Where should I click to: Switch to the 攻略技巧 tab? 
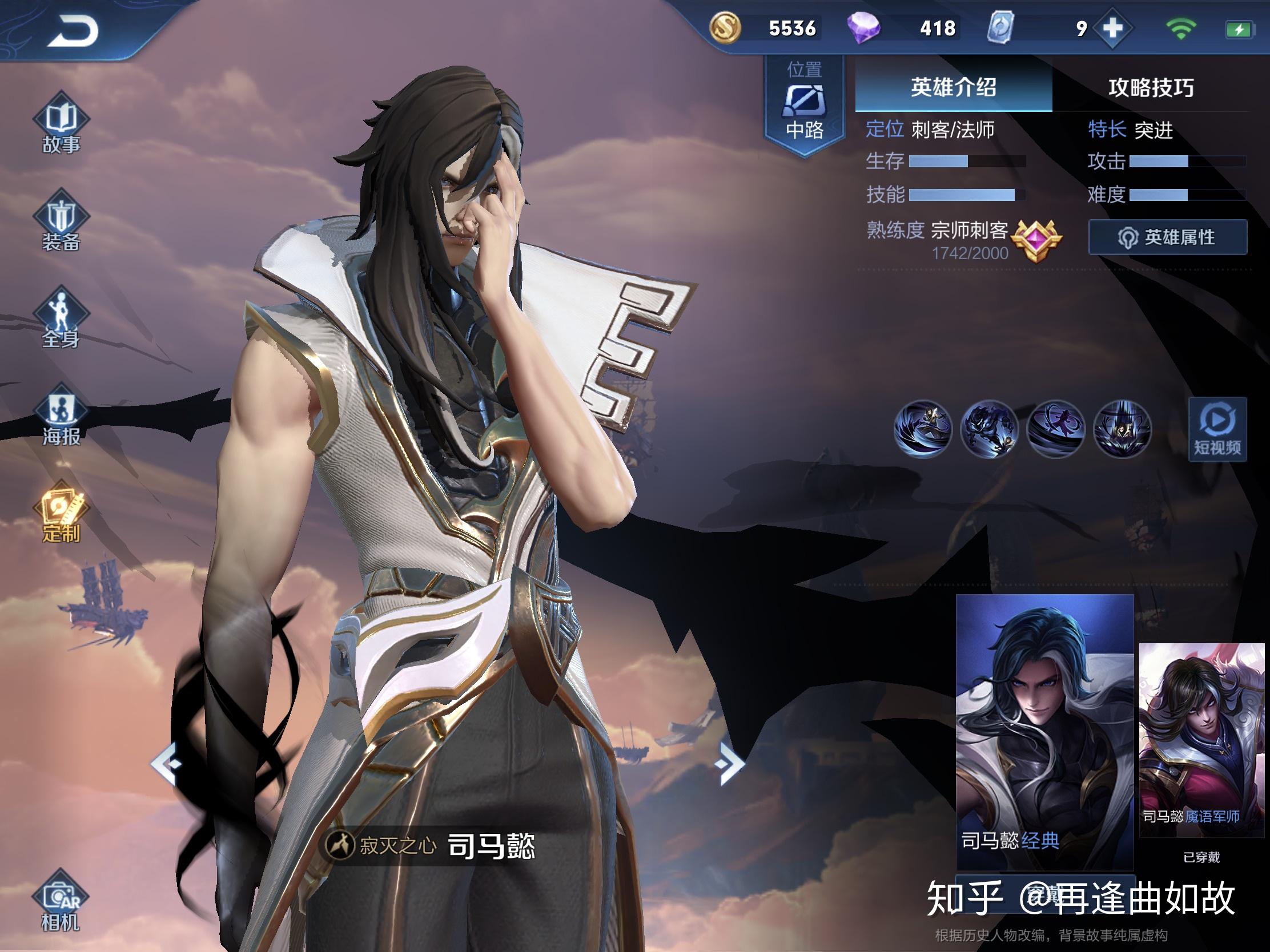click(1151, 87)
